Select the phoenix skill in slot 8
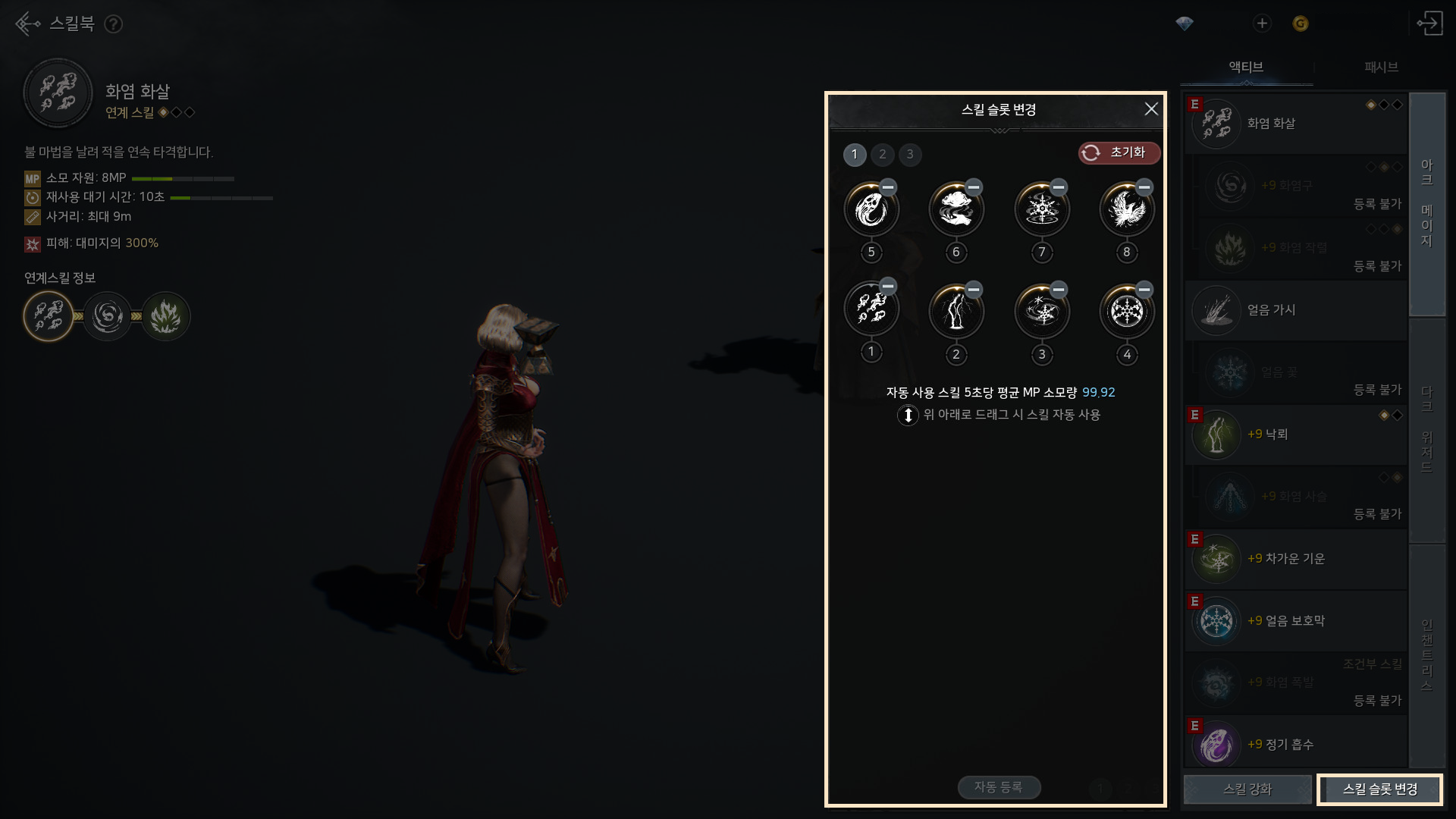The width and height of the screenshot is (1456, 819). click(x=1127, y=209)
